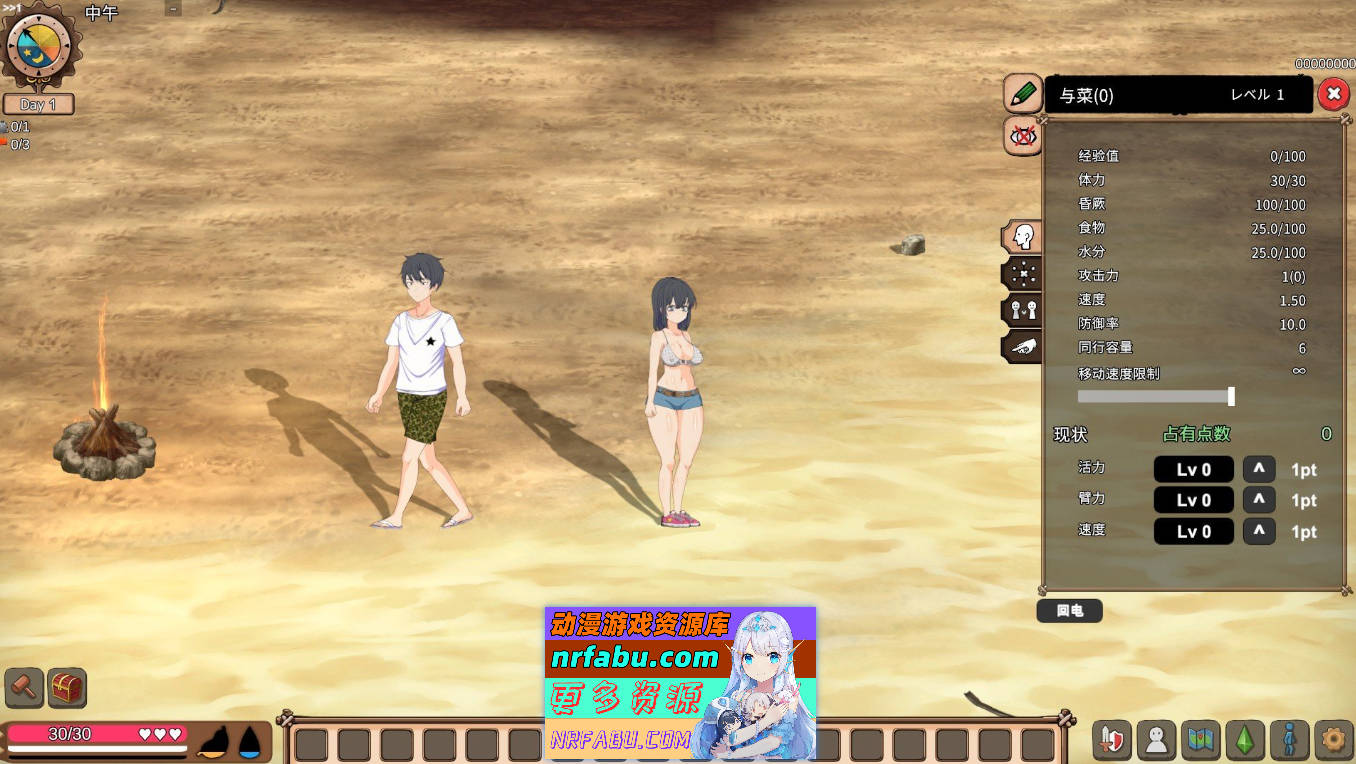Click the 活力 Lv 0 selector
Viewport: 1356px width, 764px height.
pyautogui.click(x=1193, y=468)
